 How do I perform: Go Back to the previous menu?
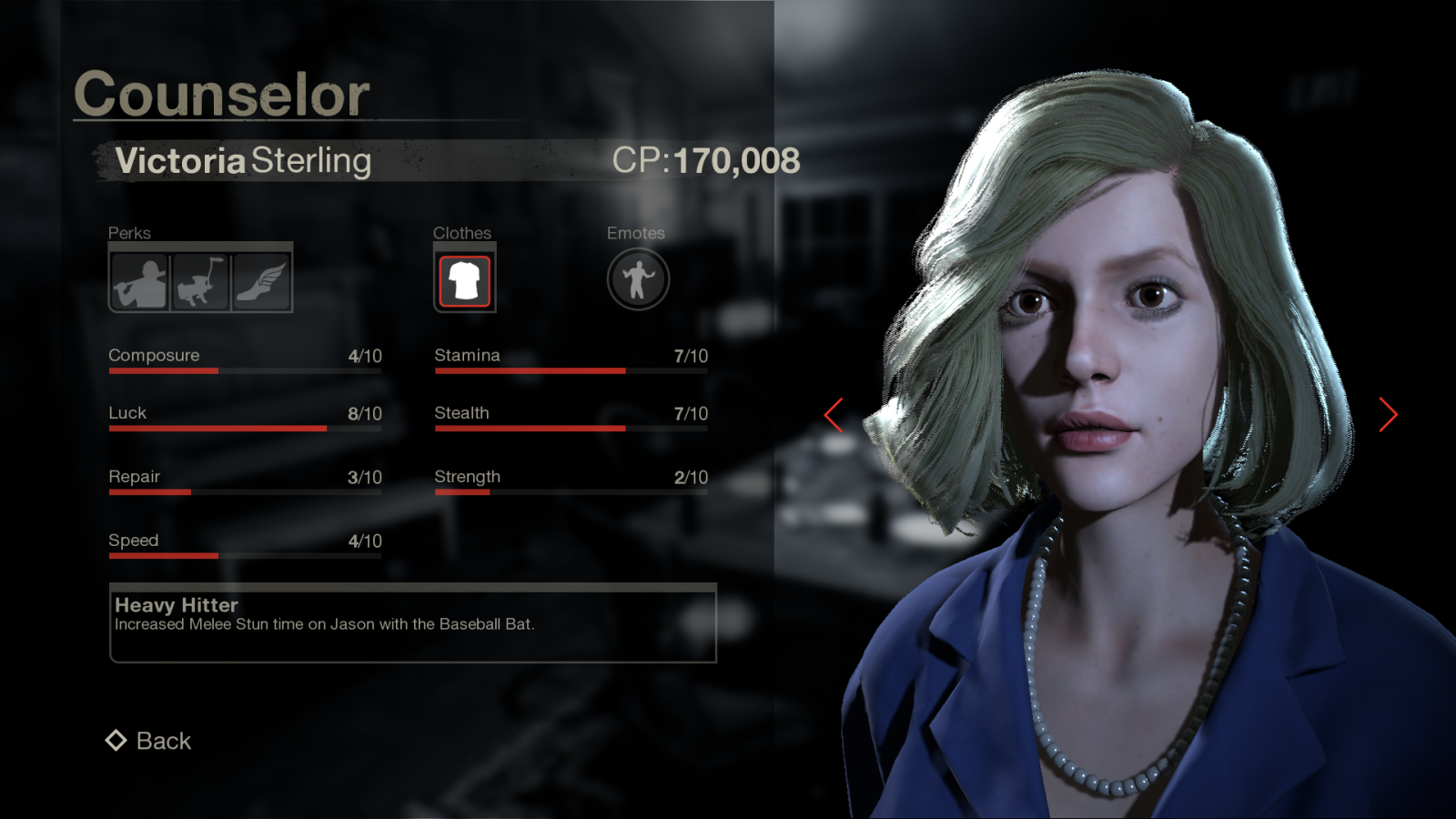coord(149,741)
